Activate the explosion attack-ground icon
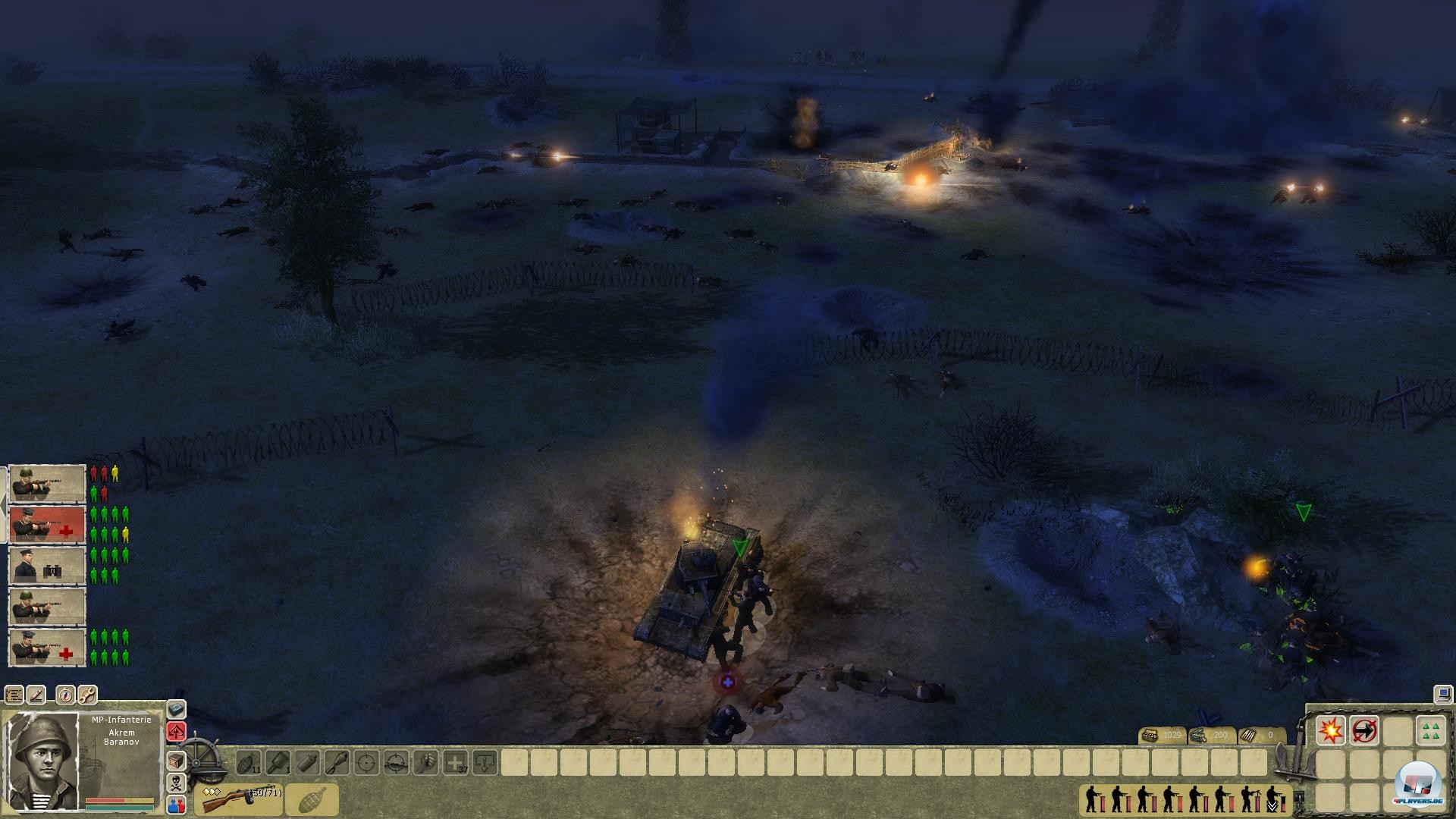This screenshot has height=819, width=1456. click(x=1331, y=730)
